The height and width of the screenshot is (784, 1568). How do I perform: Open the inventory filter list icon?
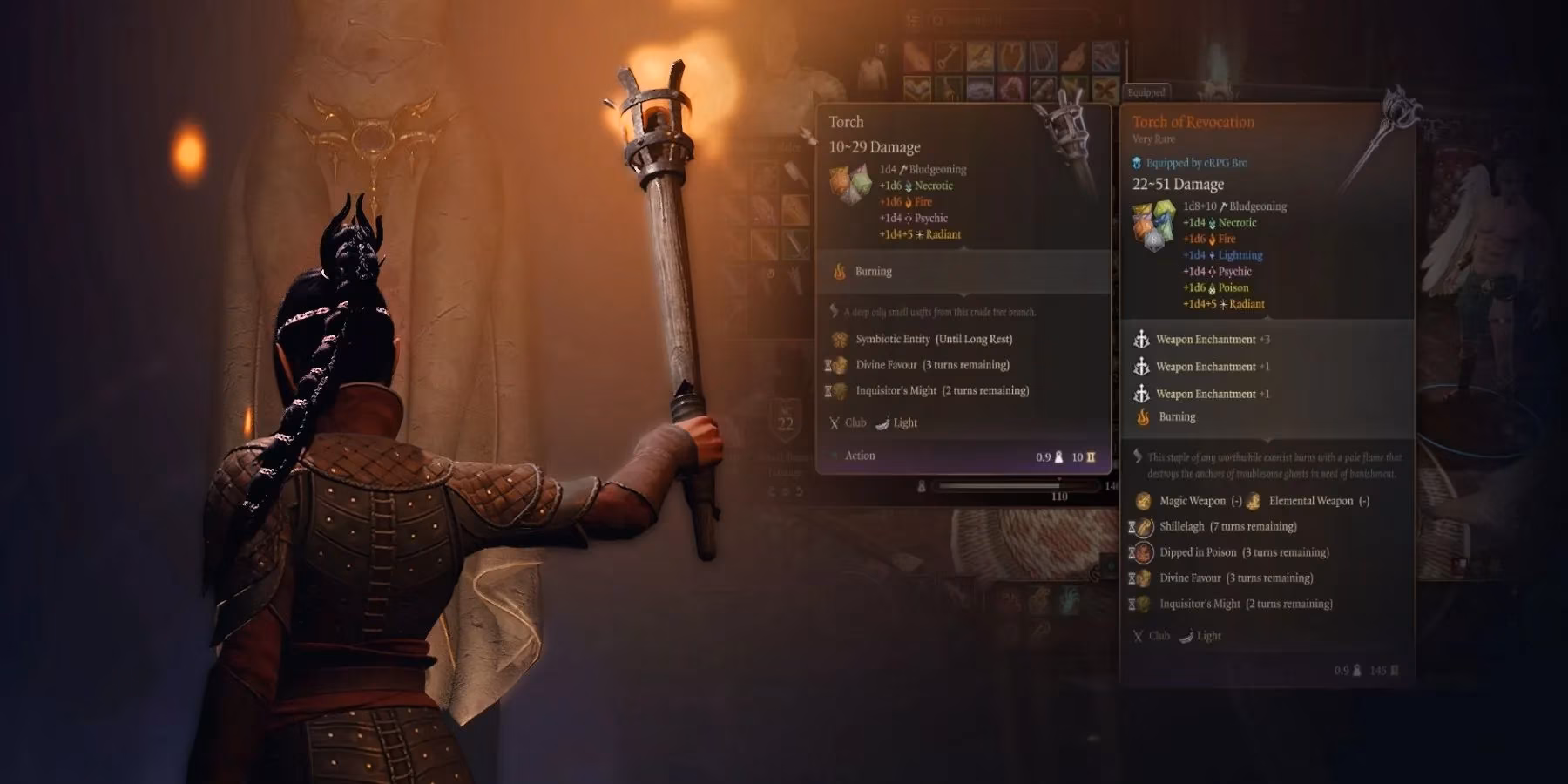[x=912, y=19]
